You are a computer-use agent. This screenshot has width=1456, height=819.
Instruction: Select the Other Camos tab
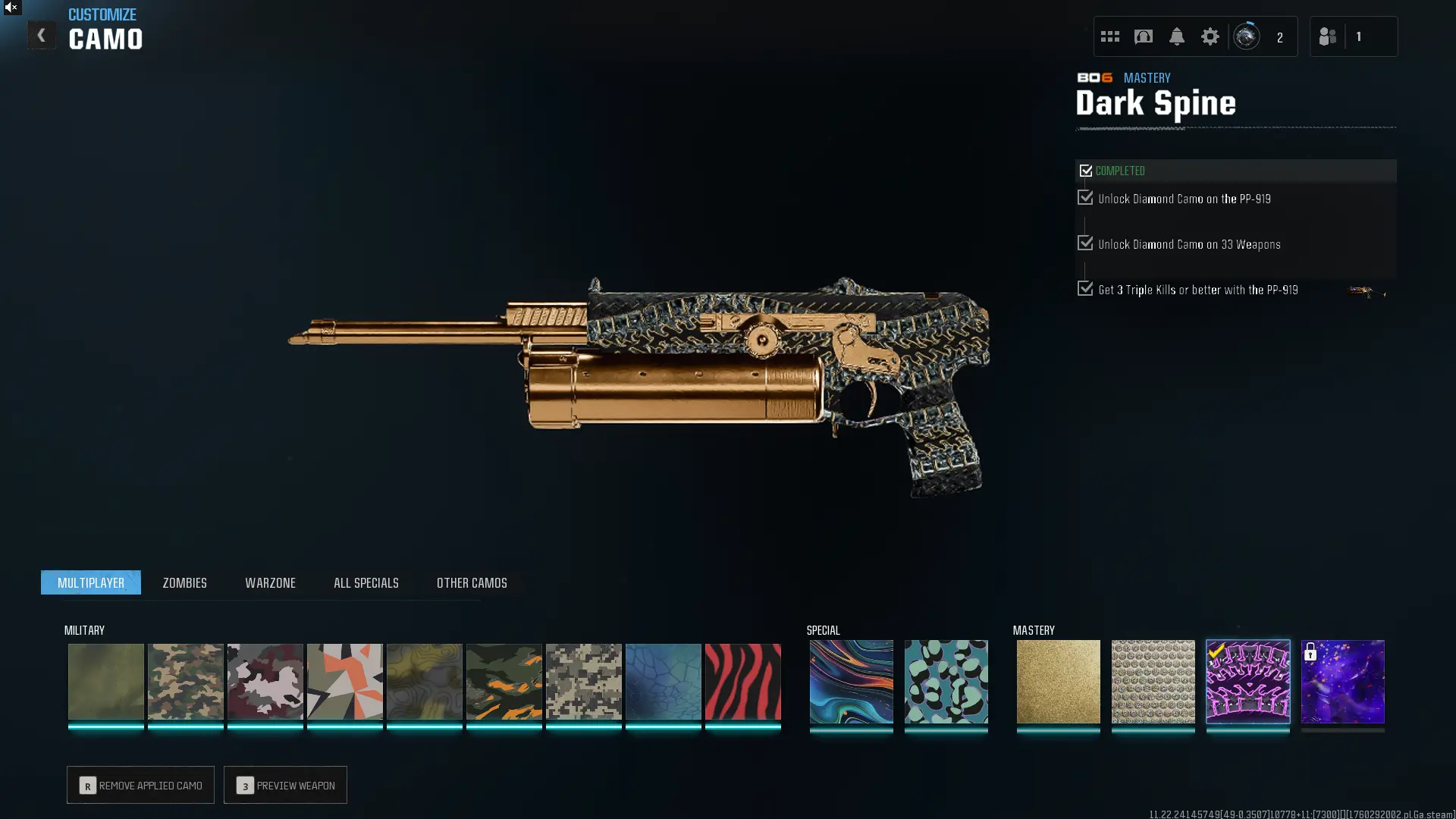coord(472,582)
